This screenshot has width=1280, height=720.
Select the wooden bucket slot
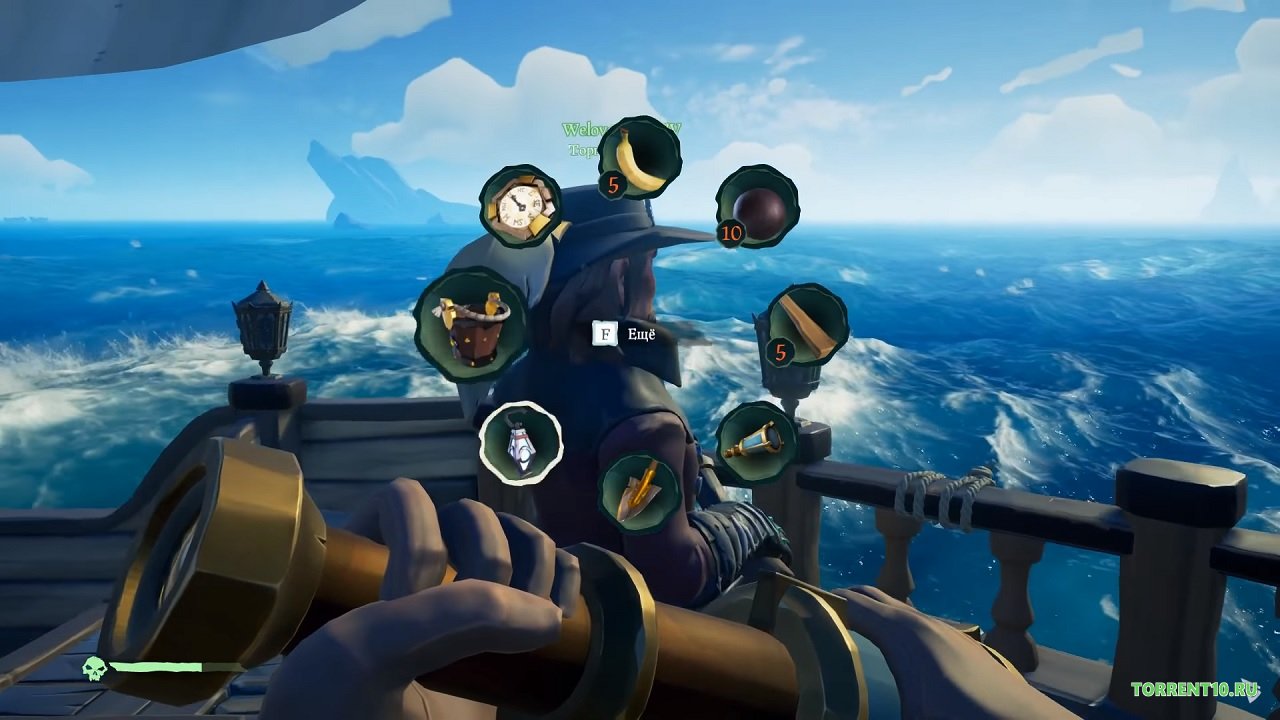point(470,324)
